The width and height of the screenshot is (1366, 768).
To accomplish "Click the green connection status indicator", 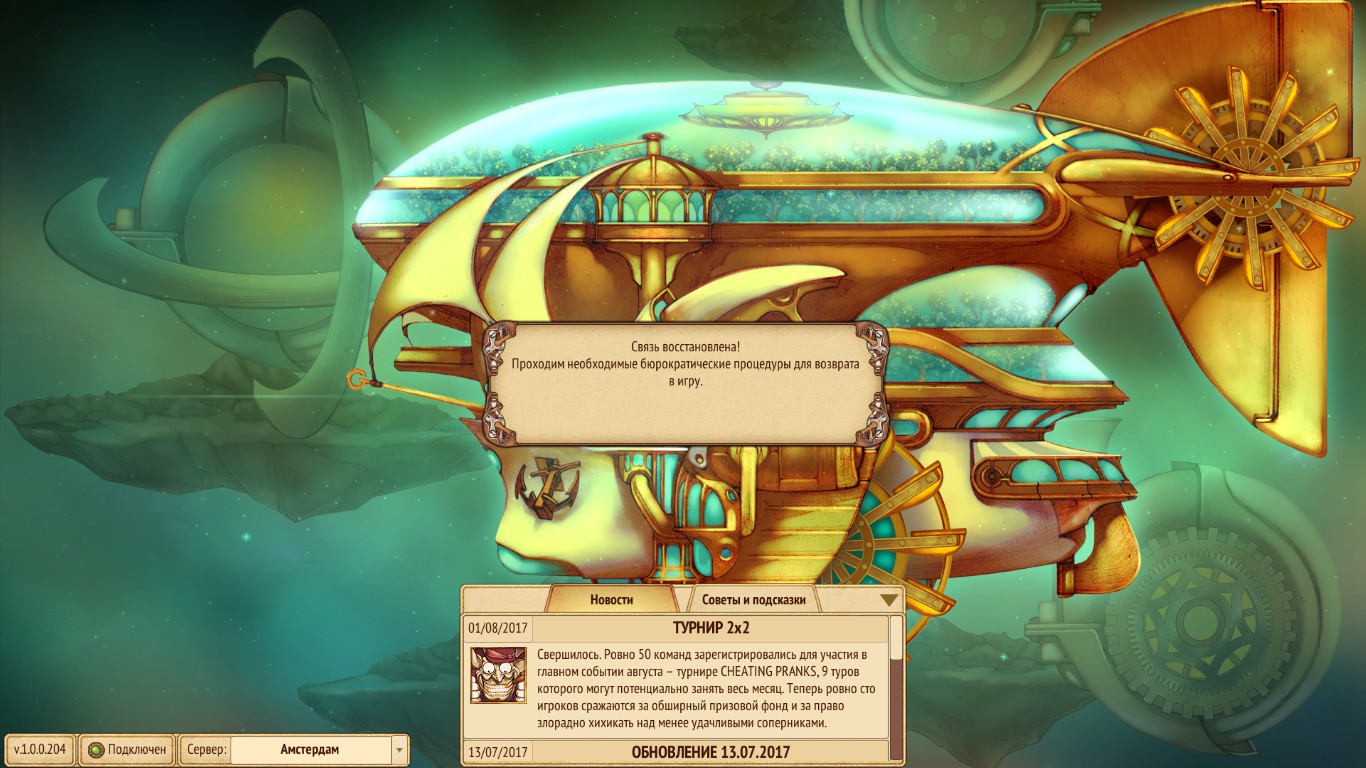I will click(x=96, y=749).
